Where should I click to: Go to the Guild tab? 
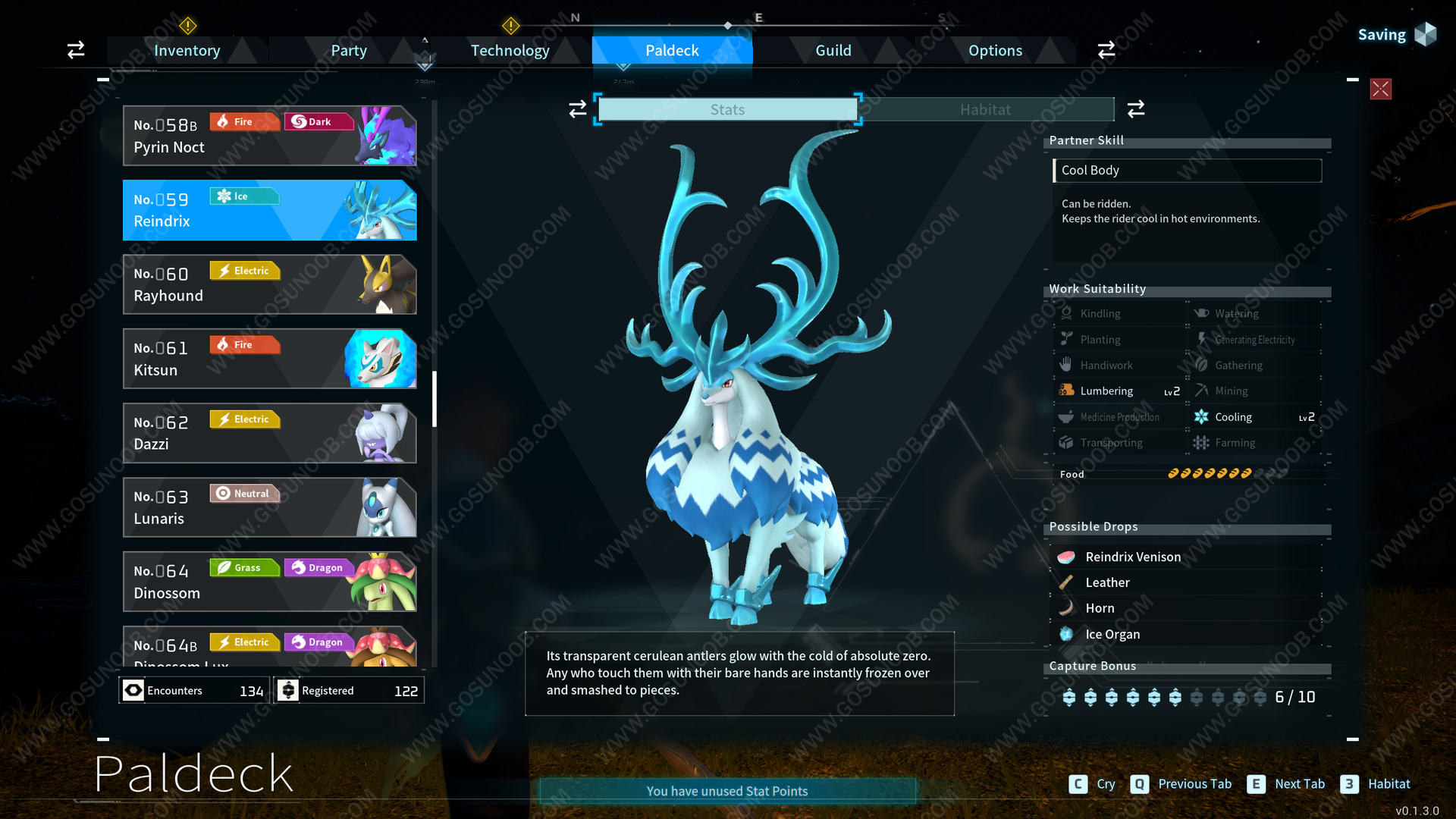click(x=833, y=51)
